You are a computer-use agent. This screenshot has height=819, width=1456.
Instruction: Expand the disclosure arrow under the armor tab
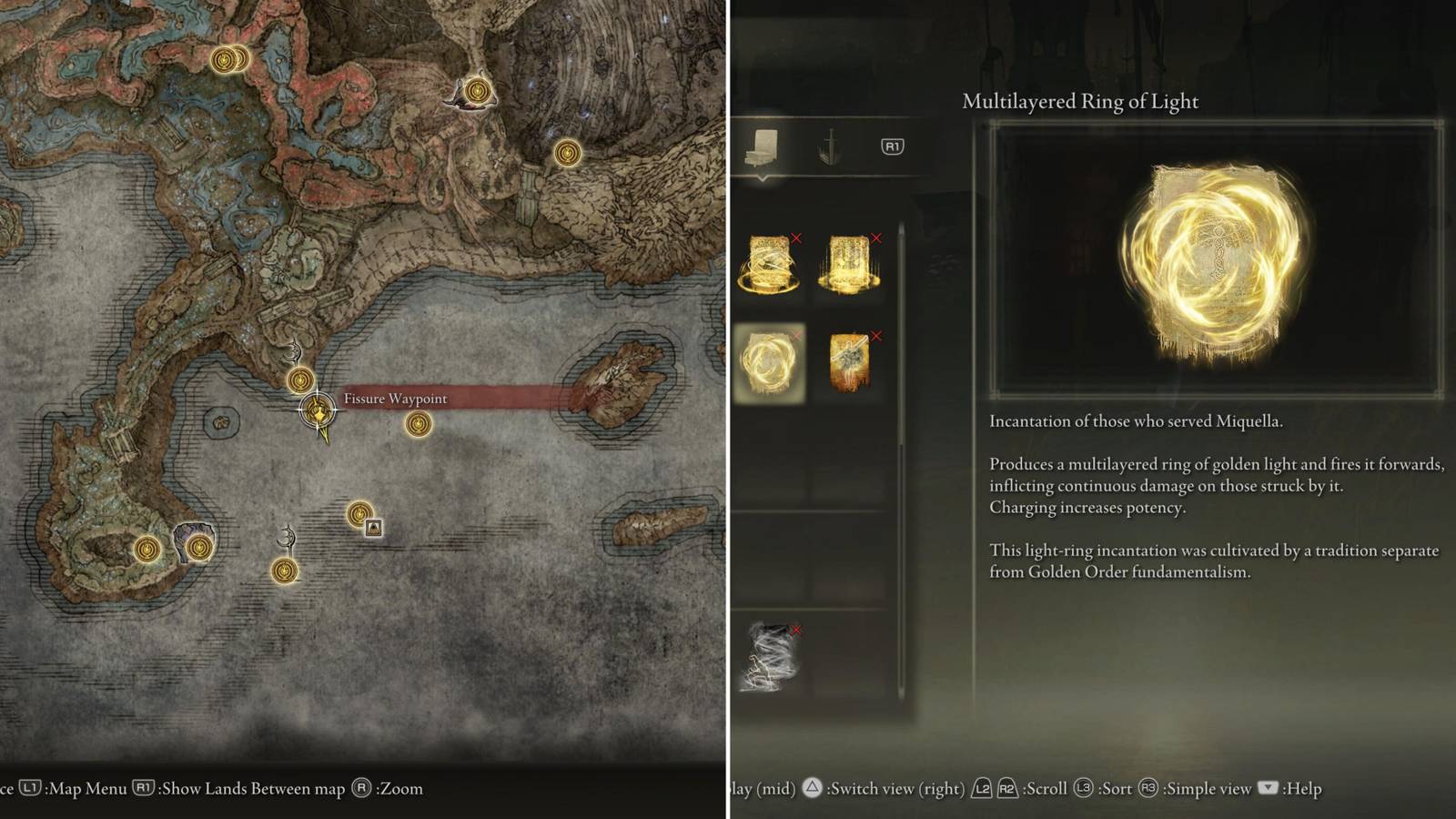(761, 178)
